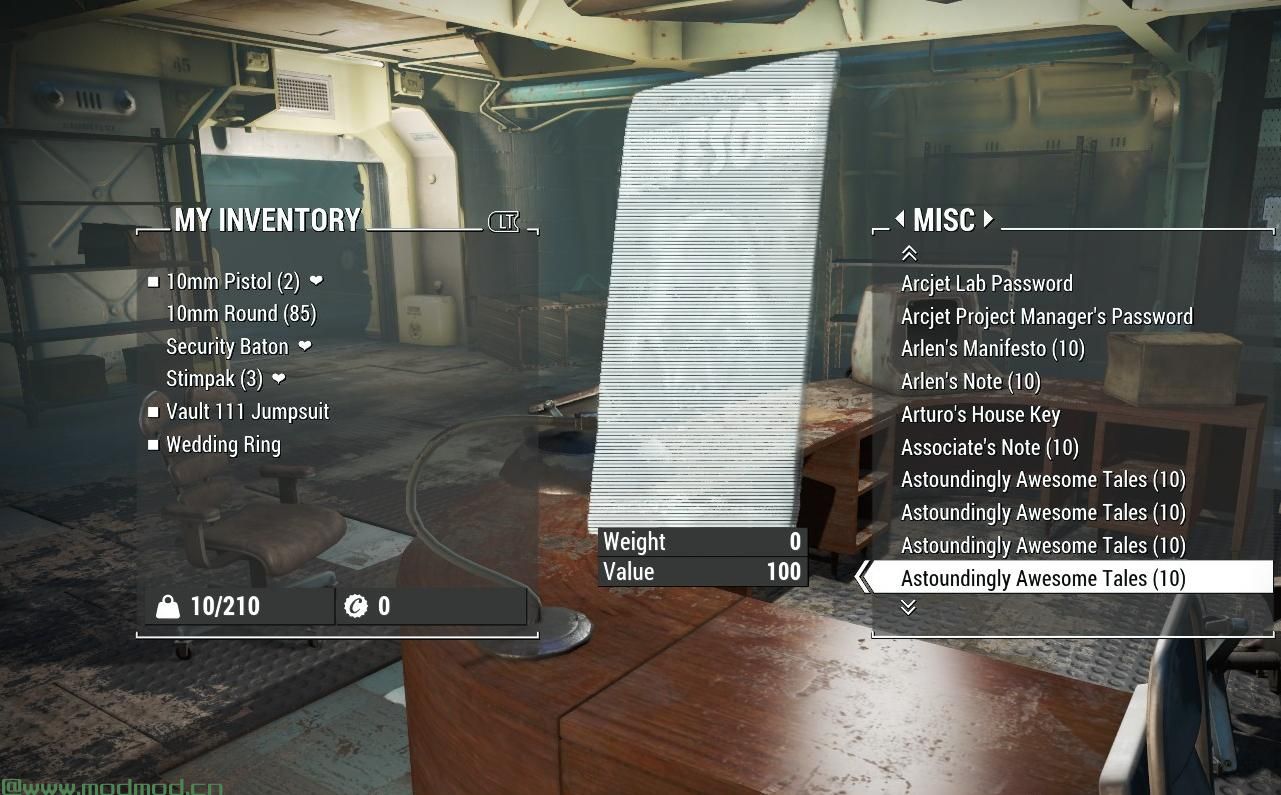The image size is (1281, 795).
Task: Click the white selection arrow beside Astoundingly Awesome Tales
Action: pos(862,578)
